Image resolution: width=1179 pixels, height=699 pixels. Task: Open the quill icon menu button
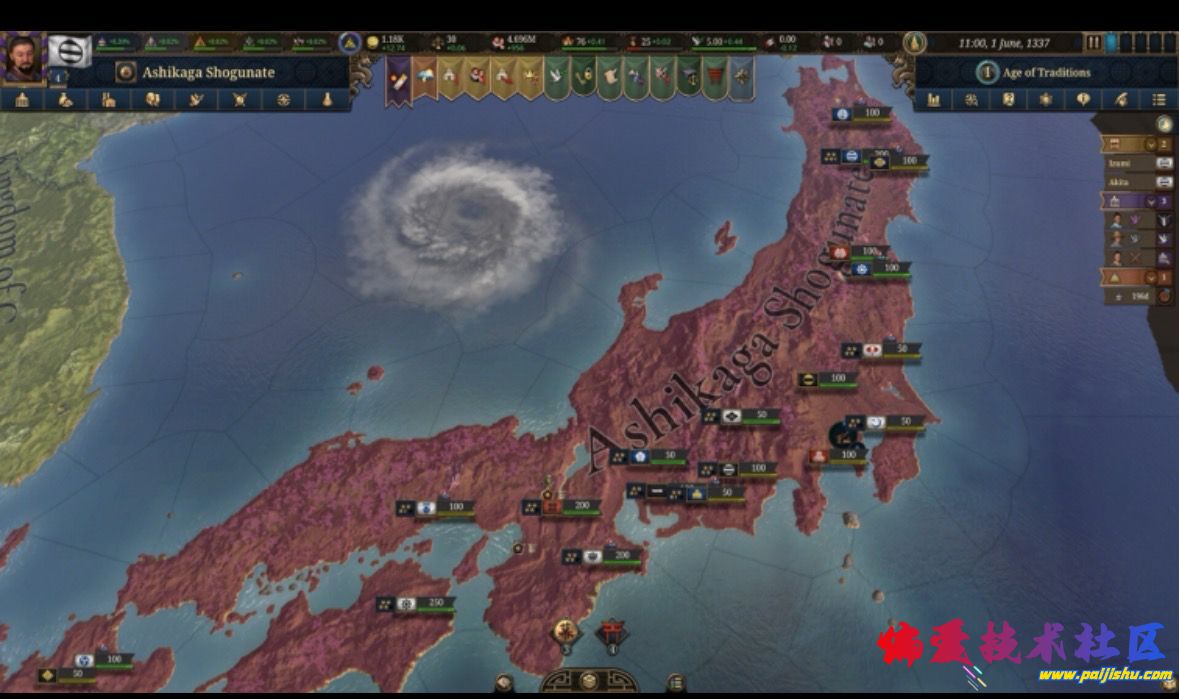(x=1121, y=100)
